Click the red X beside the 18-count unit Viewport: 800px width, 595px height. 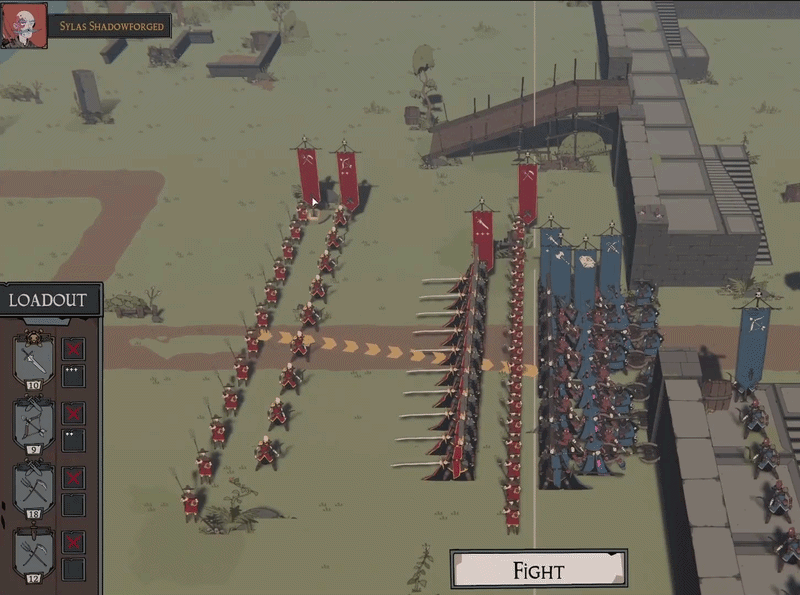[74, 477]
